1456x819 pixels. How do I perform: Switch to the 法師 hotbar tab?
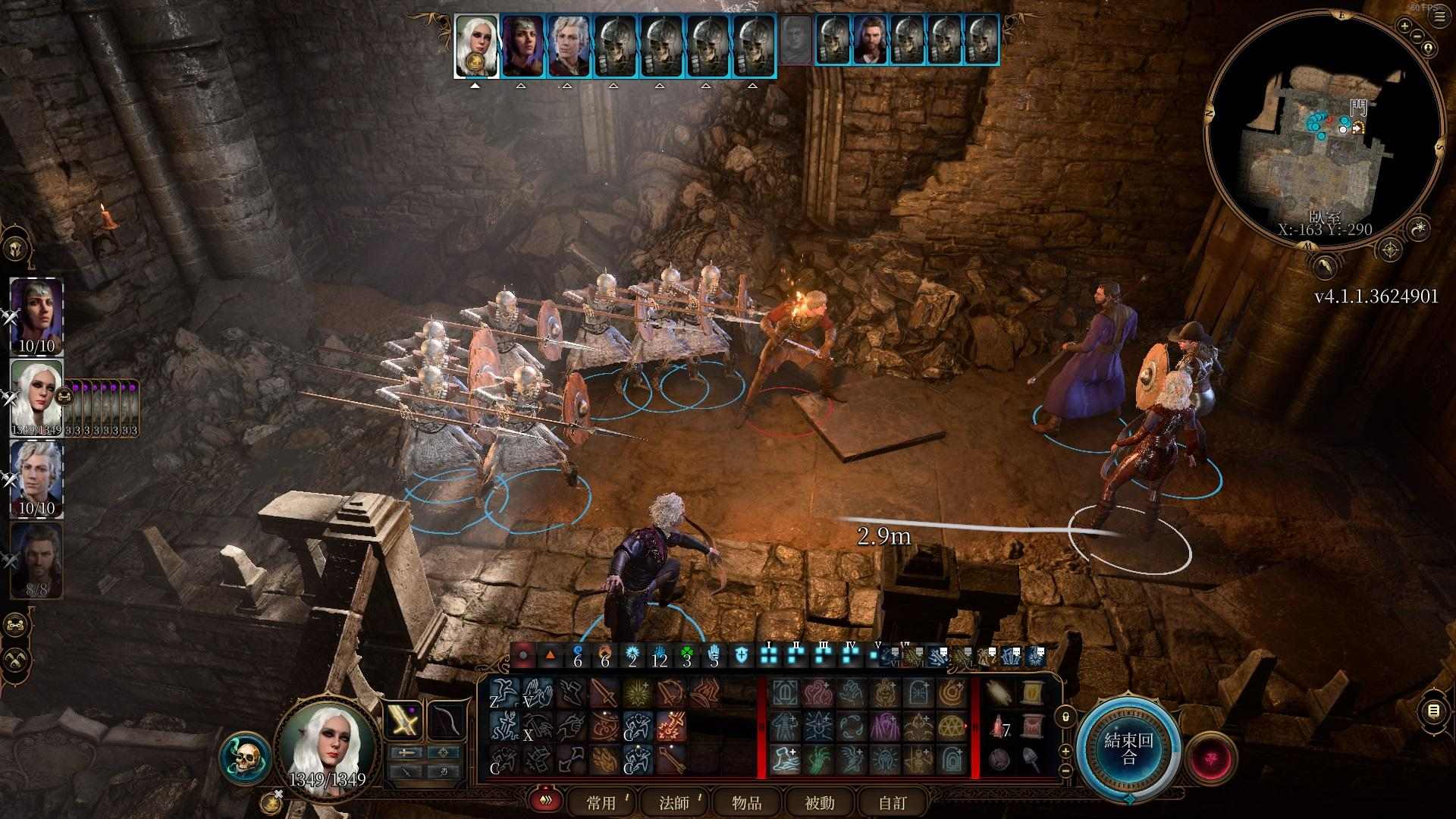(x=673, y=802)
